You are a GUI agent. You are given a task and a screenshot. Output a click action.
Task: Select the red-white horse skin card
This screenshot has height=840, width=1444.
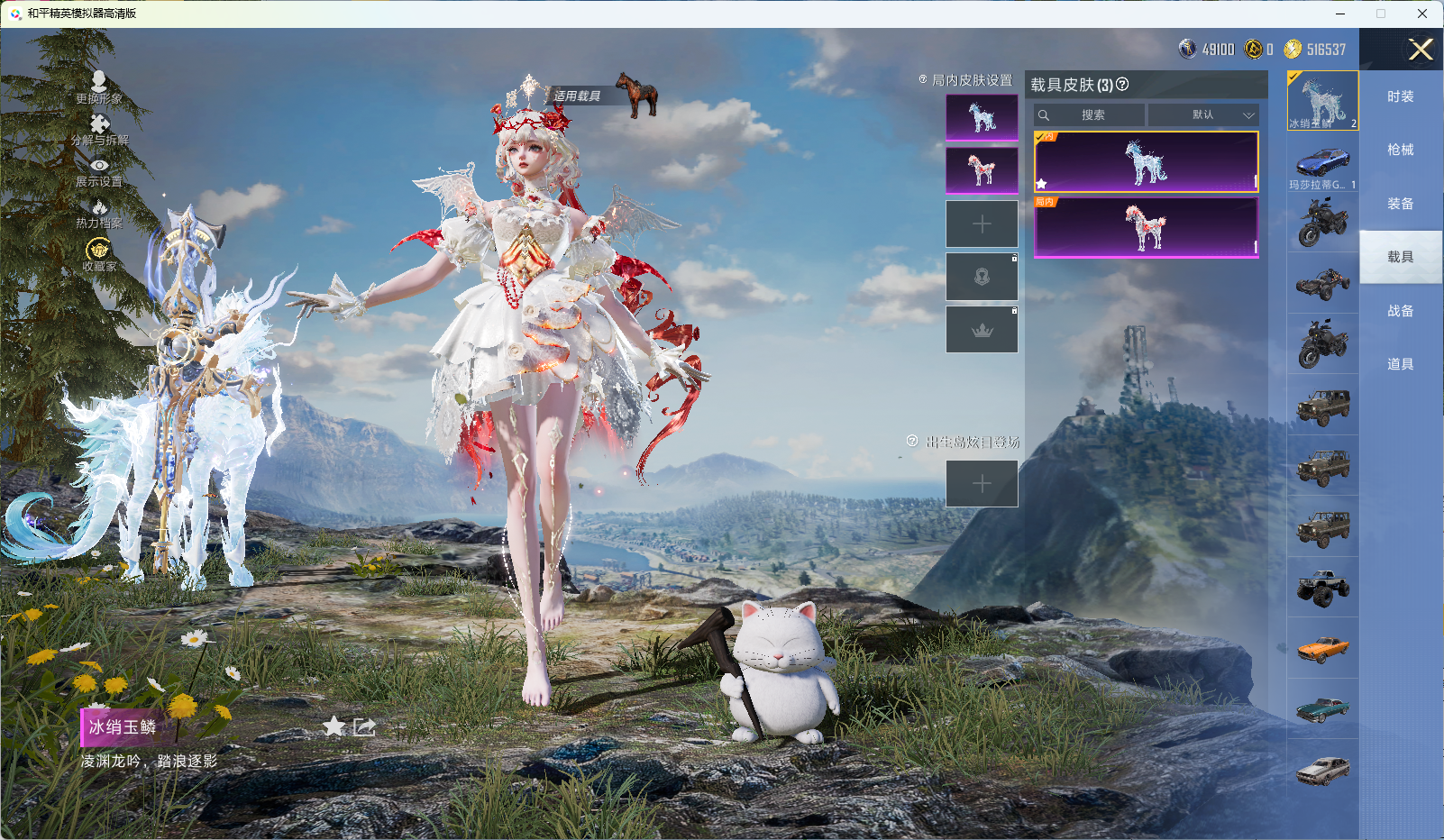1146,227
